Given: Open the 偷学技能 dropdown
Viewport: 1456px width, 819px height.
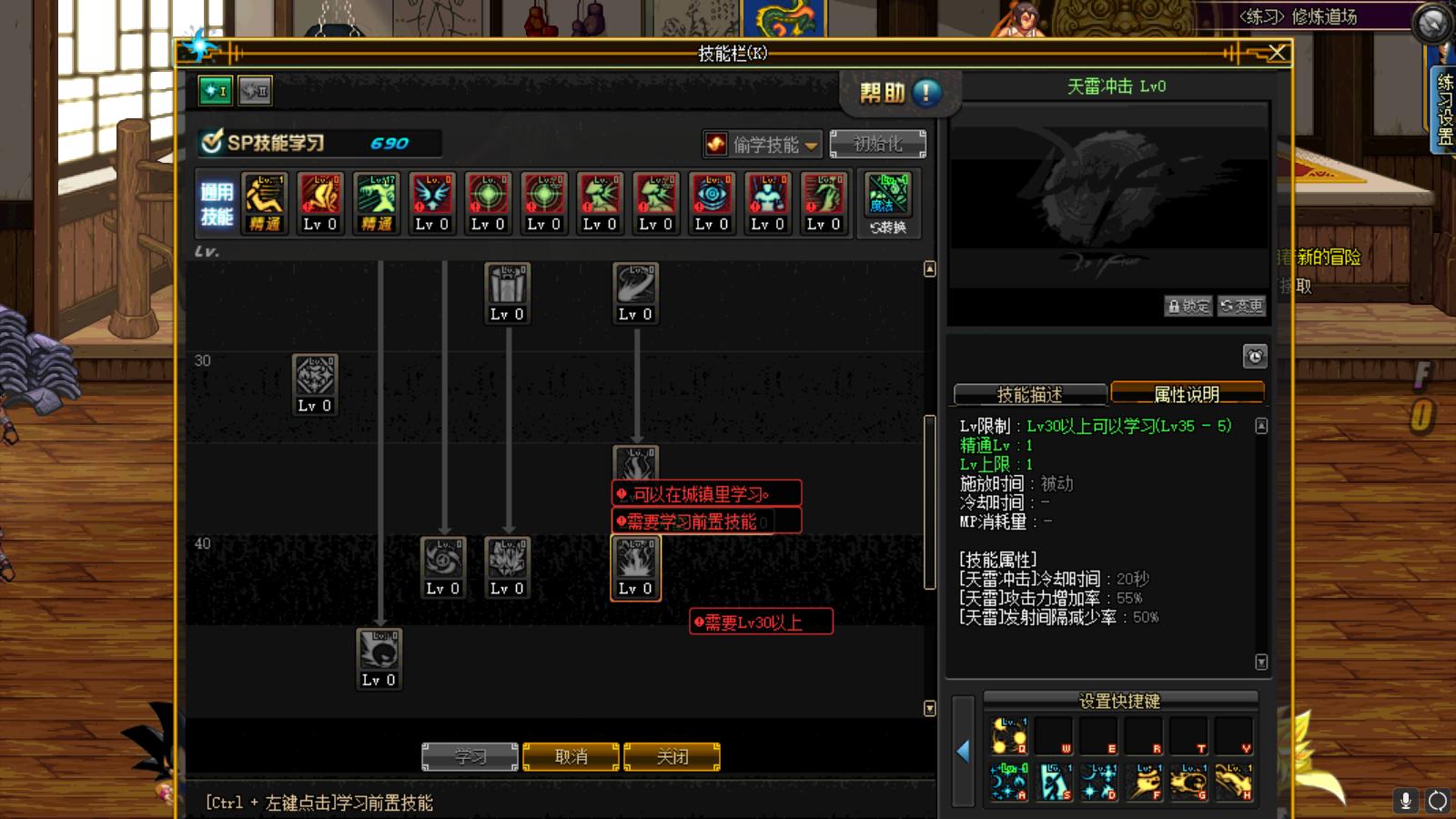Looking at the screenshot, I should (x=763, y=144).
